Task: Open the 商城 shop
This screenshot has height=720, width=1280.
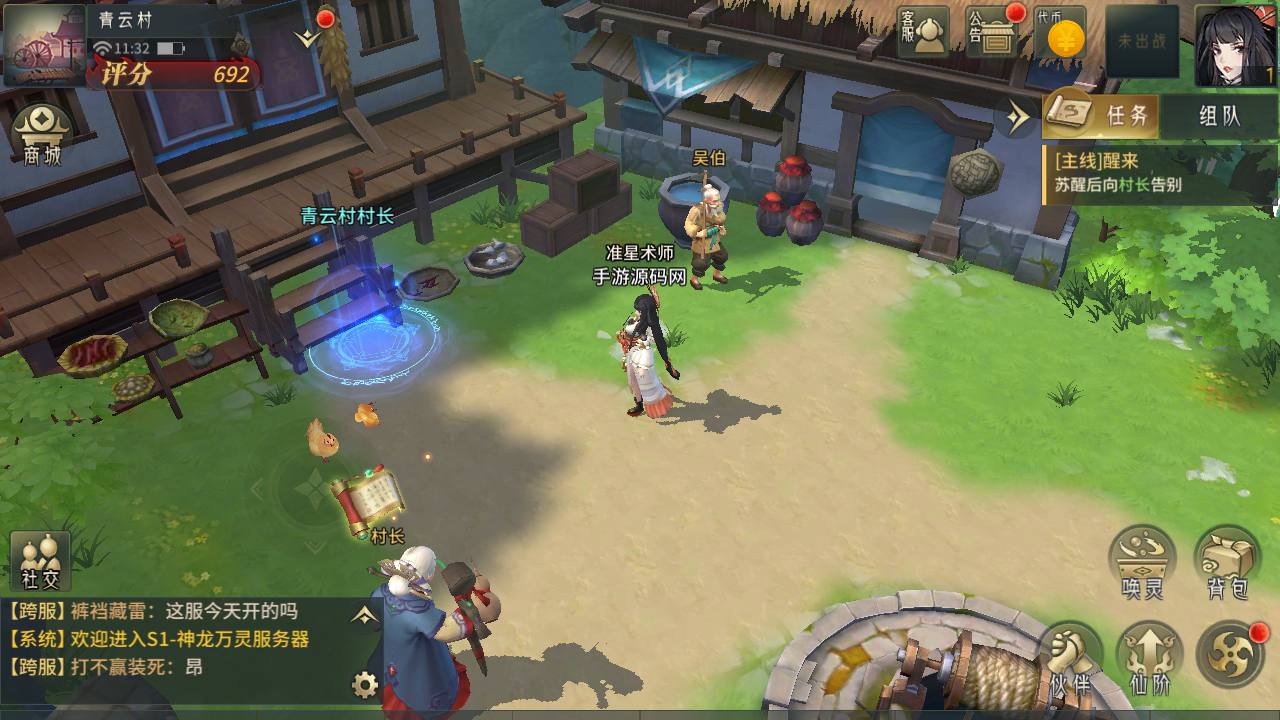Action: (41, 135)
